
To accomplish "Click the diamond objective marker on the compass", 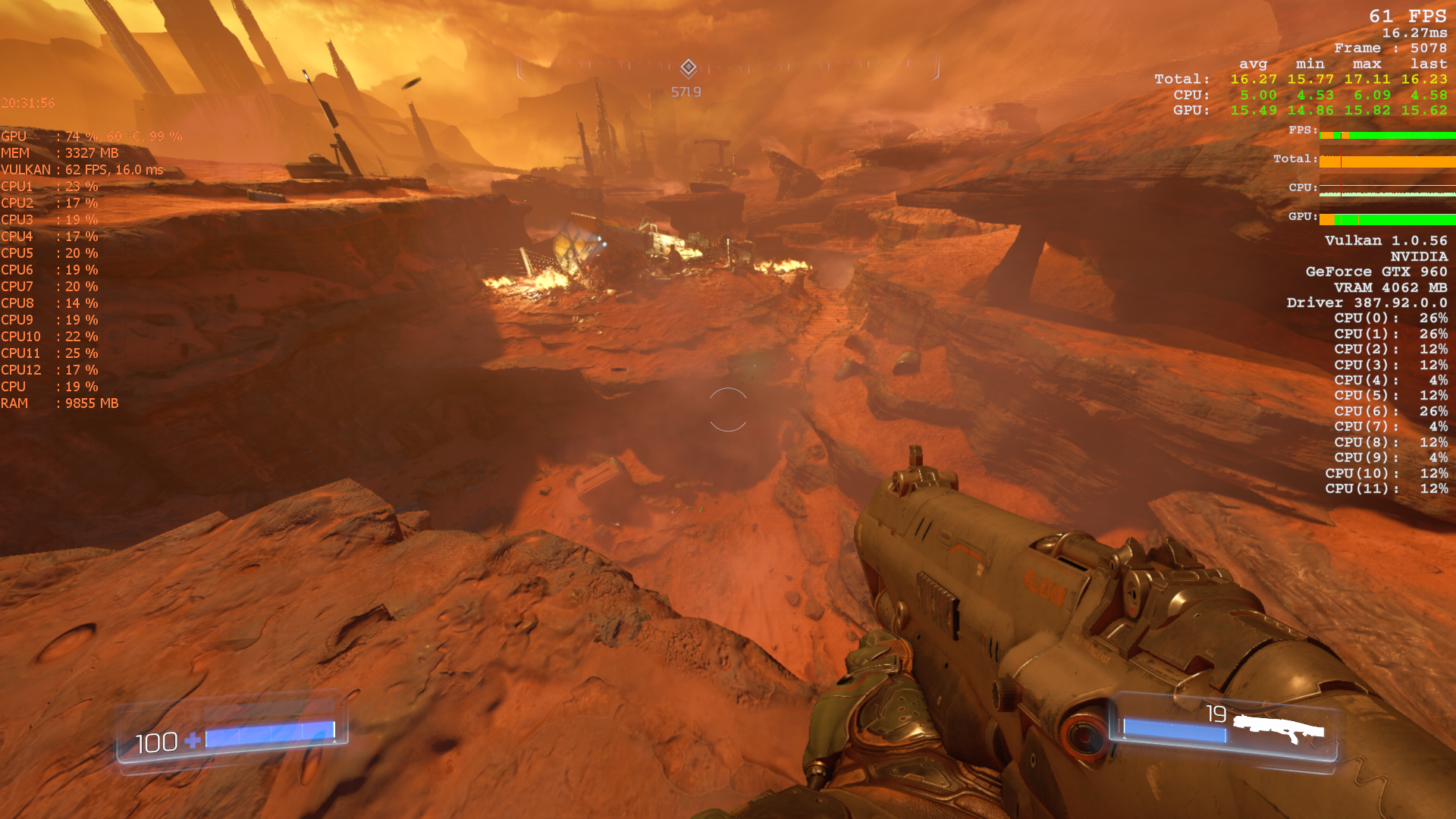I will click(x=688, y=67).
